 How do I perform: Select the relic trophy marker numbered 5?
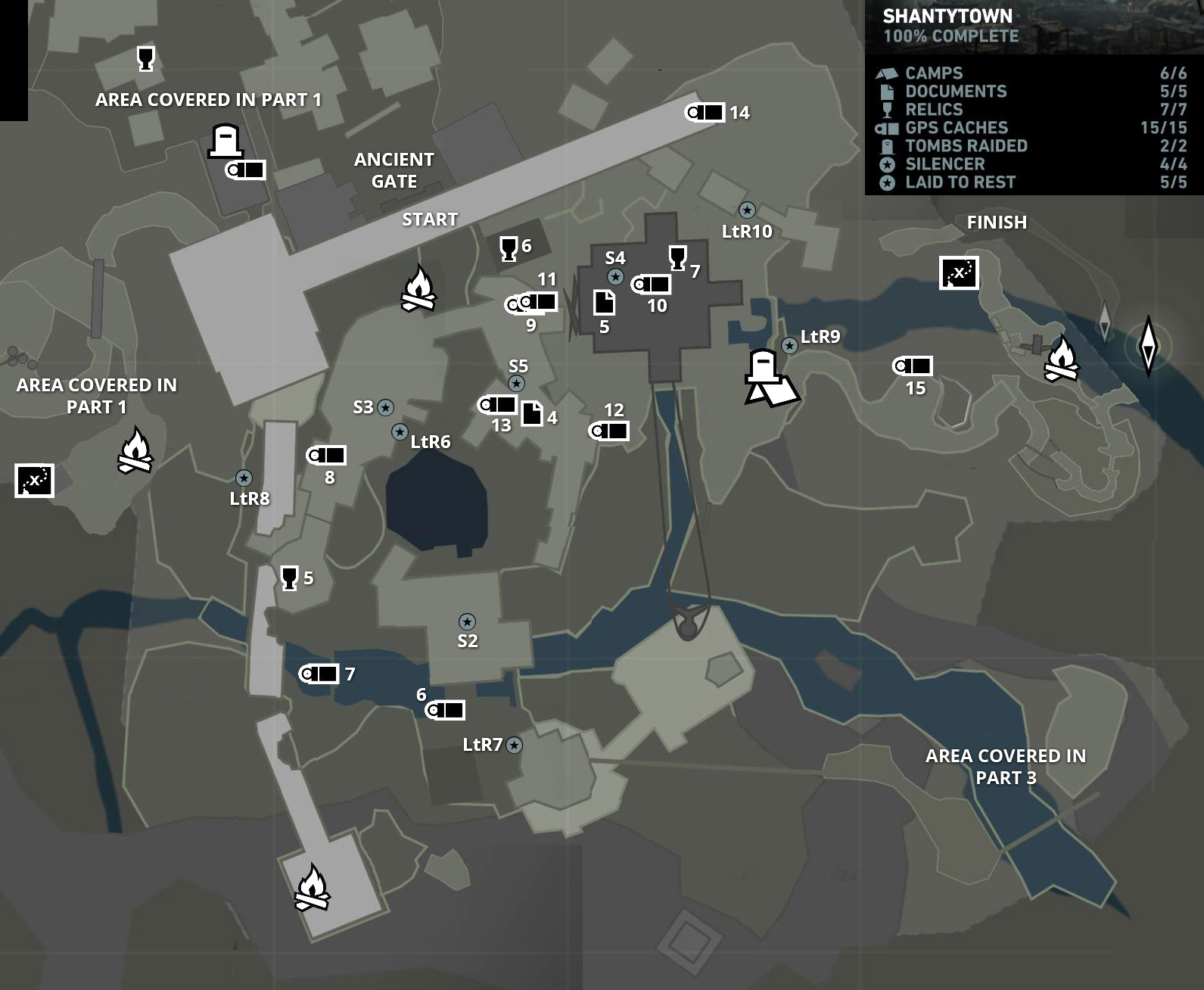click(289, 577)
